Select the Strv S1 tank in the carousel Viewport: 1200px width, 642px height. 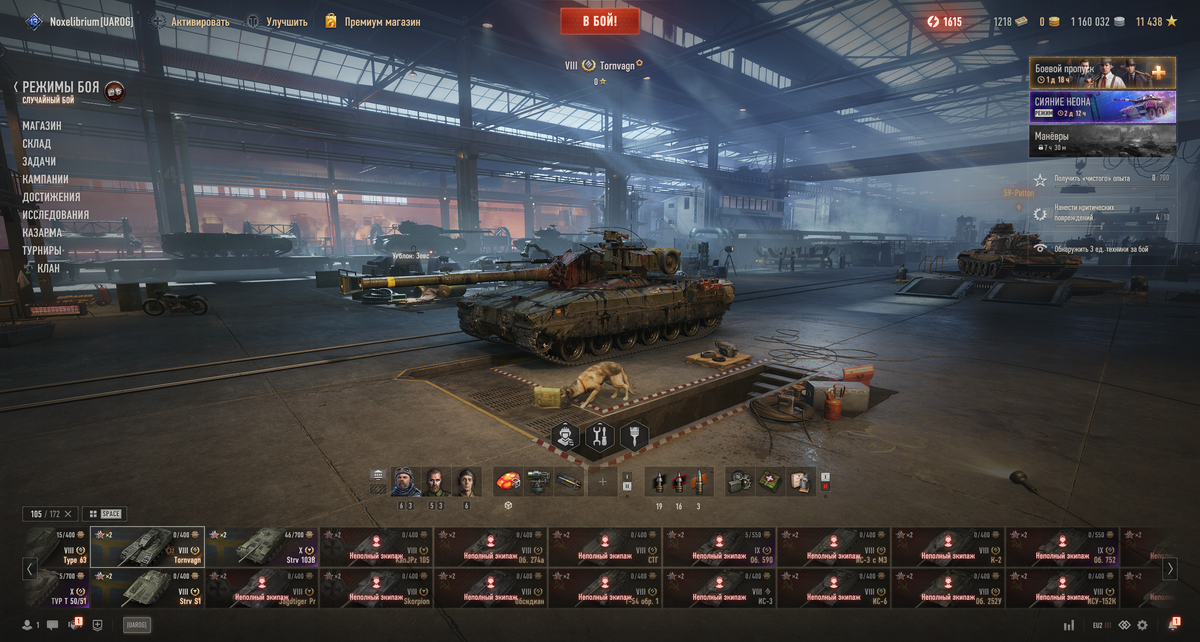(x=148, y=588)
